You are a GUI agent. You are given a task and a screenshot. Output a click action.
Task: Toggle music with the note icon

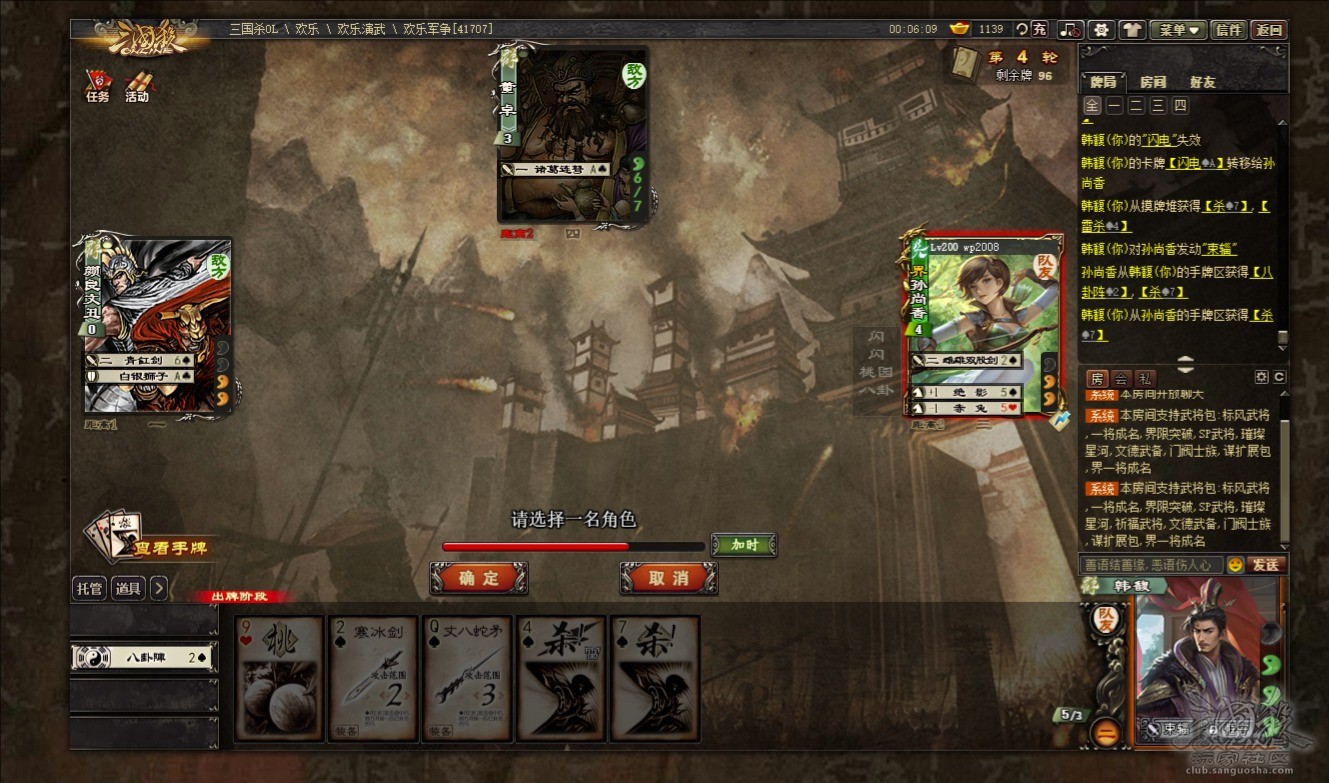point(1071,30)
